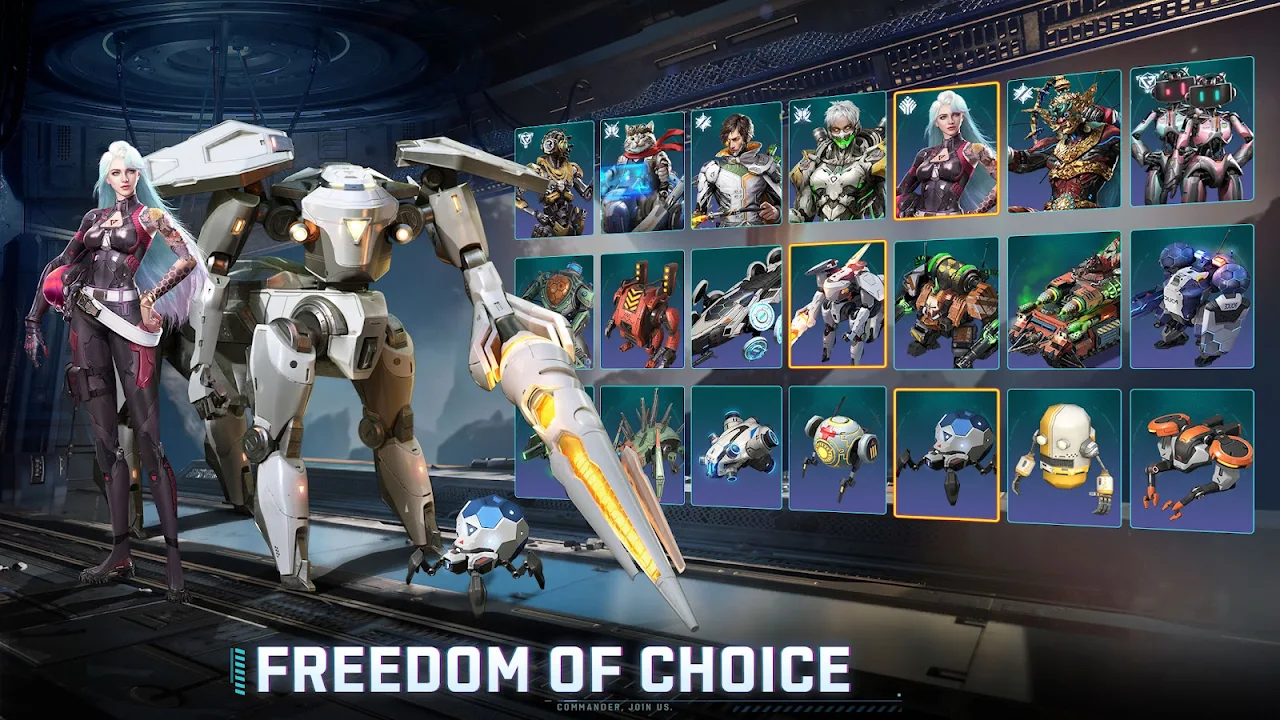Choose the white and blue cannon drone tile

coord(737,446)
